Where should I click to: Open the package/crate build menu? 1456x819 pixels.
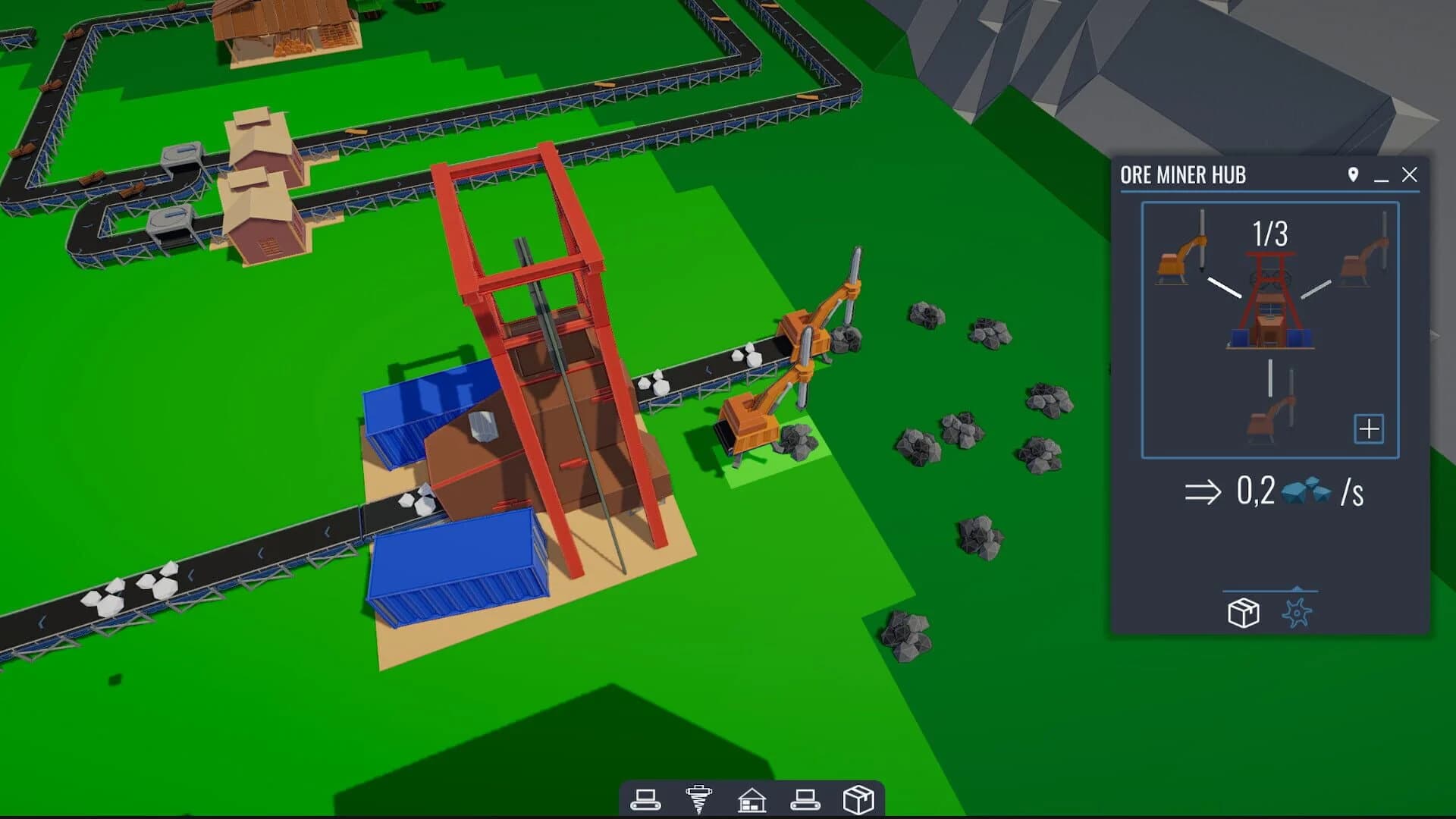859,798
